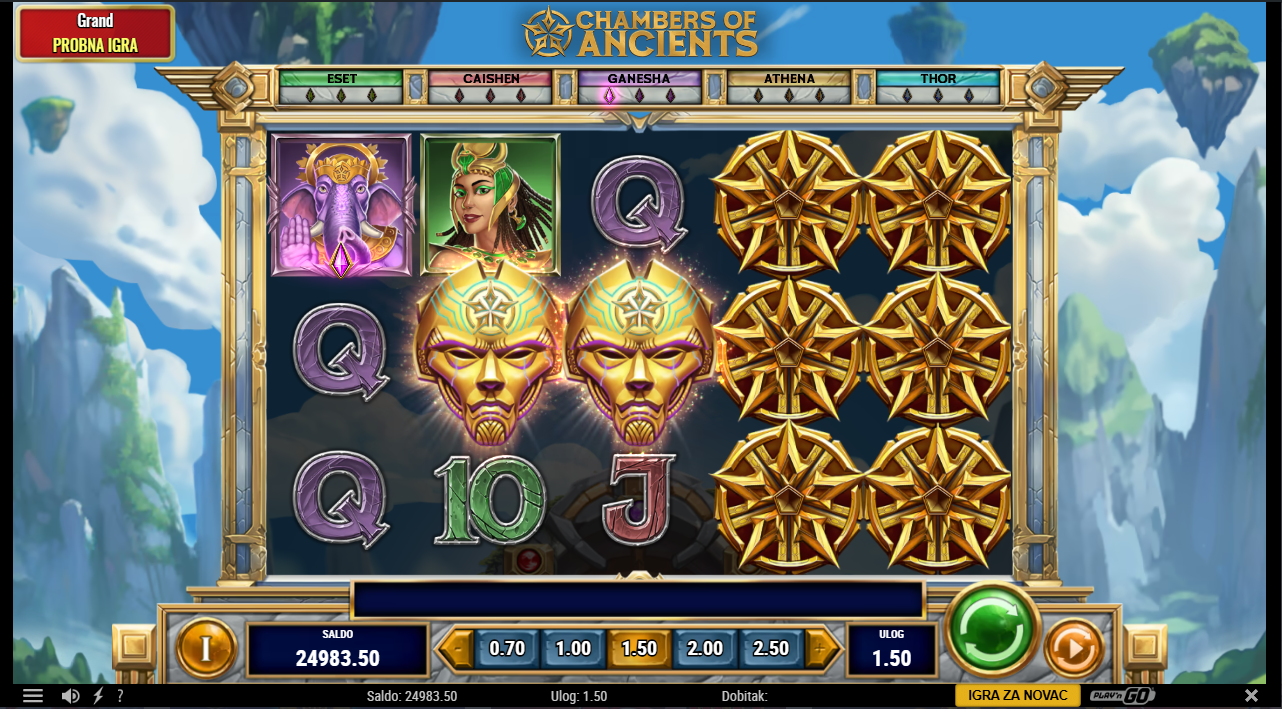Image resolution: width=1282 pixels, height=709 pixels.
Task: Click the IGRA ZA NOVAC button
Action: click(1018, 695)
